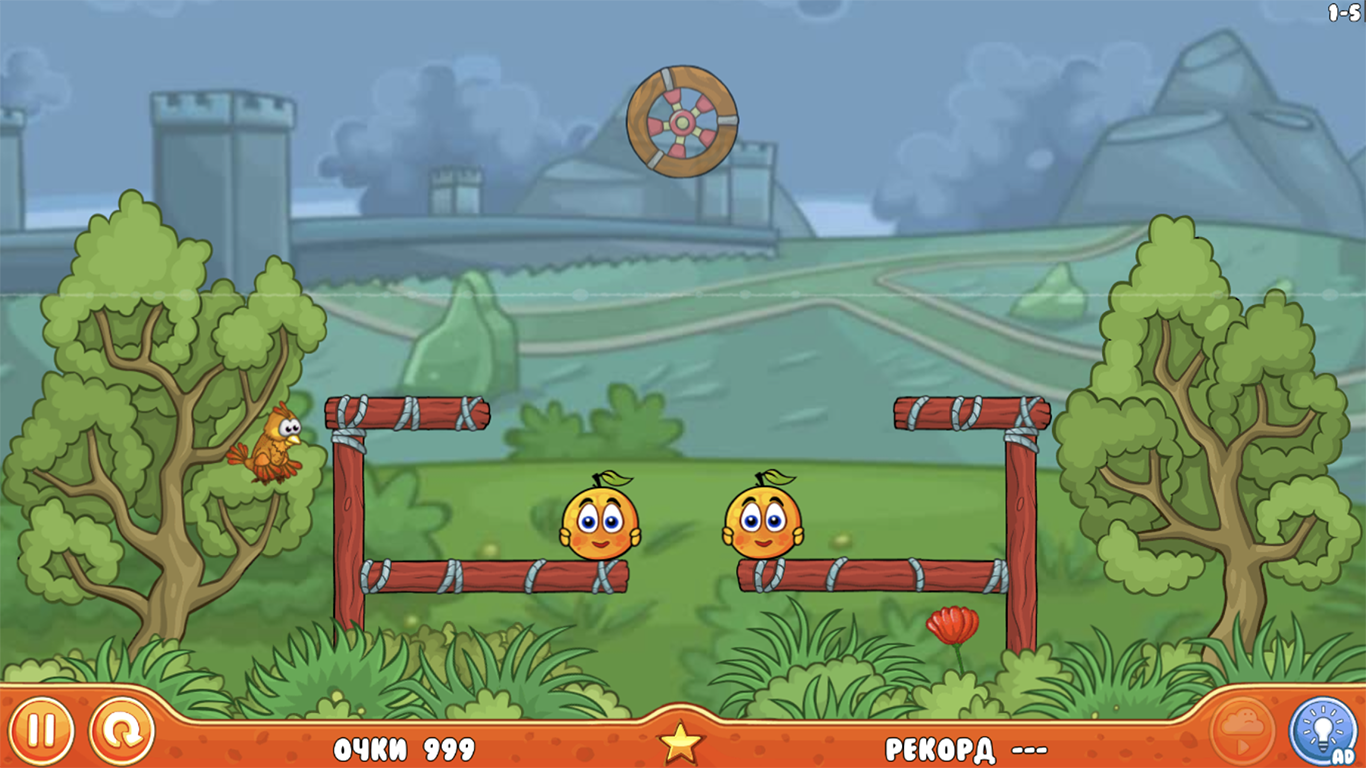The width and height of the screenshot is (1366, 768).
Task: Click the right orange character
Action: click(760, 521)
